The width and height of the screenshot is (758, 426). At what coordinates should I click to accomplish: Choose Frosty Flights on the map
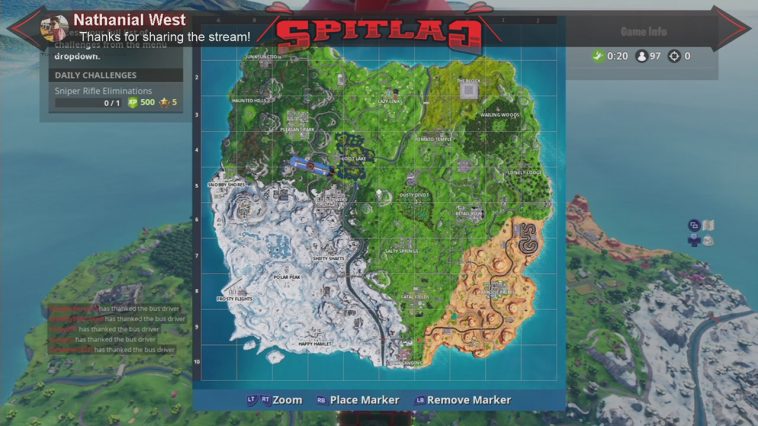pyautogui.click(x=235, y=299)
